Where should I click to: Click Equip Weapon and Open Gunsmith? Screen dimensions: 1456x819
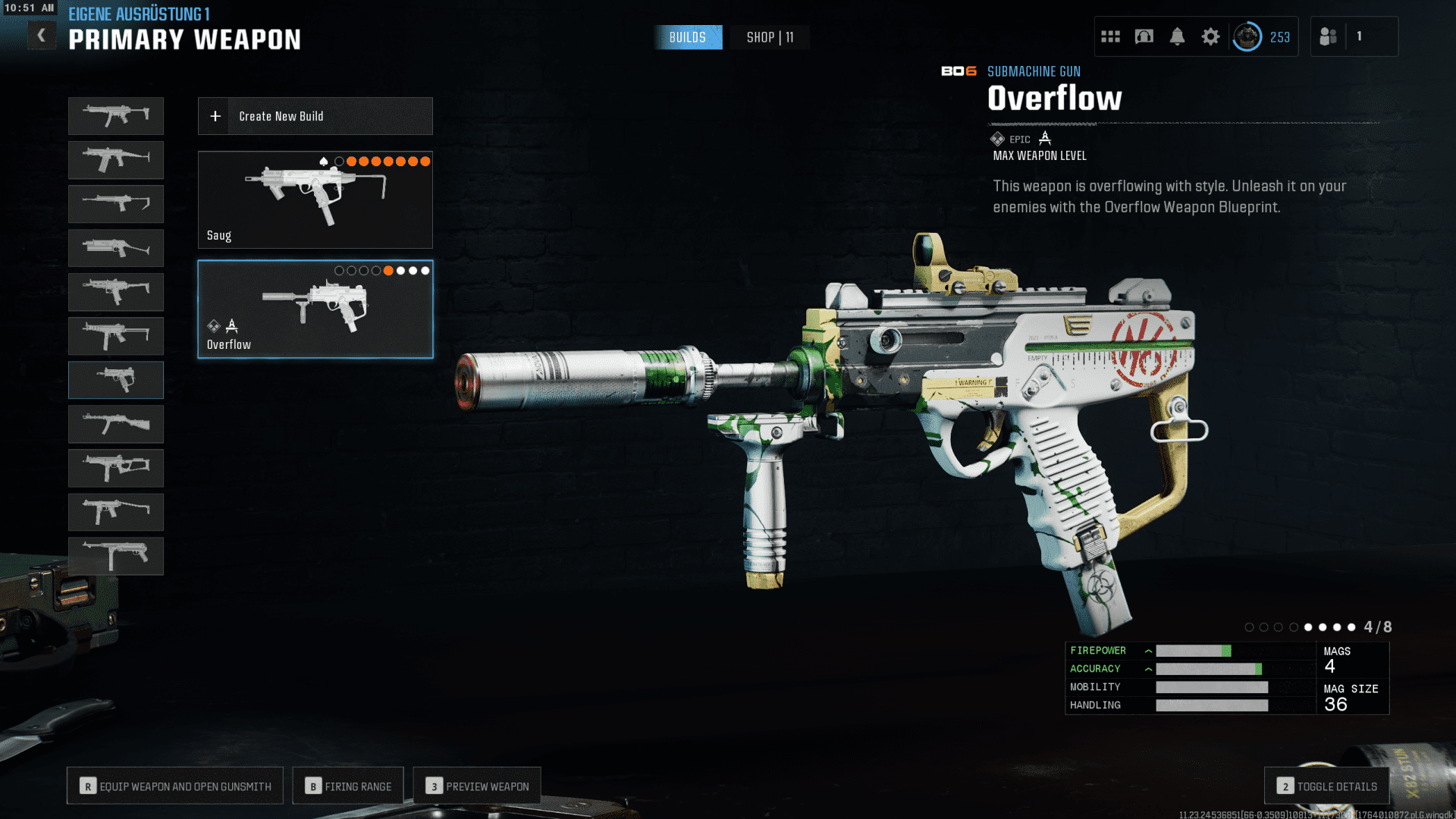tap(175, 786)
